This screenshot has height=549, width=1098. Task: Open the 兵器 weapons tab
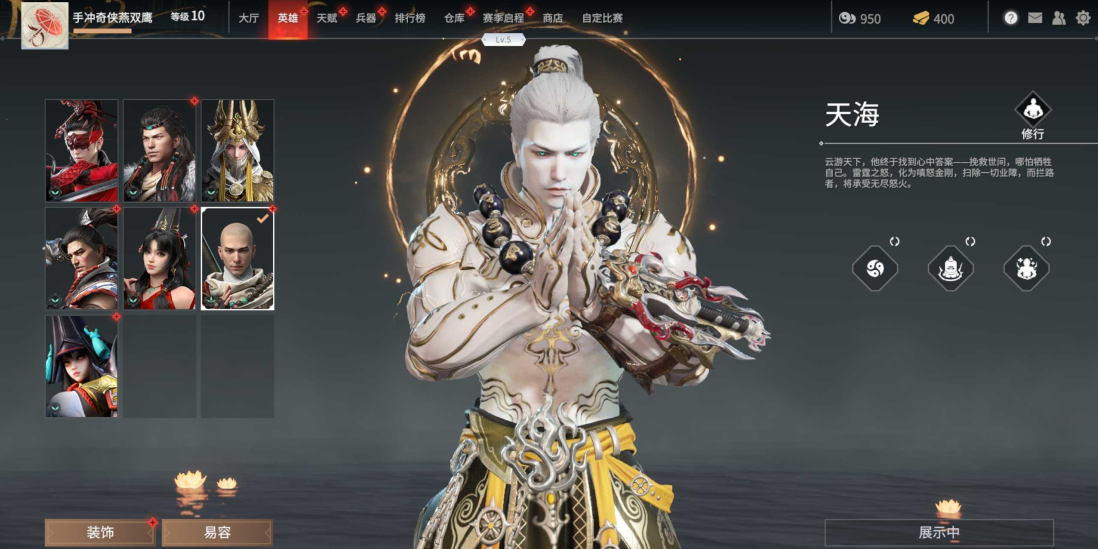click(x=365, y=18)
